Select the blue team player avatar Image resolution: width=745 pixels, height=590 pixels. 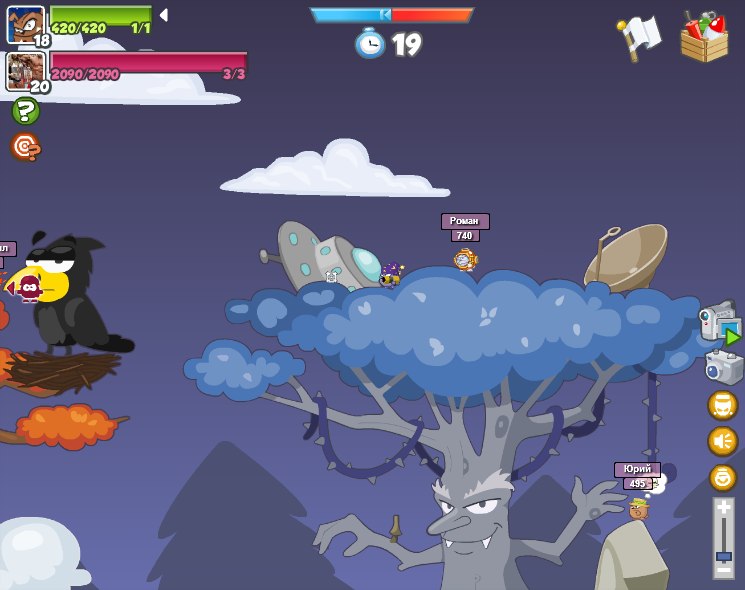pyautogui.click(x=25, y=24)
